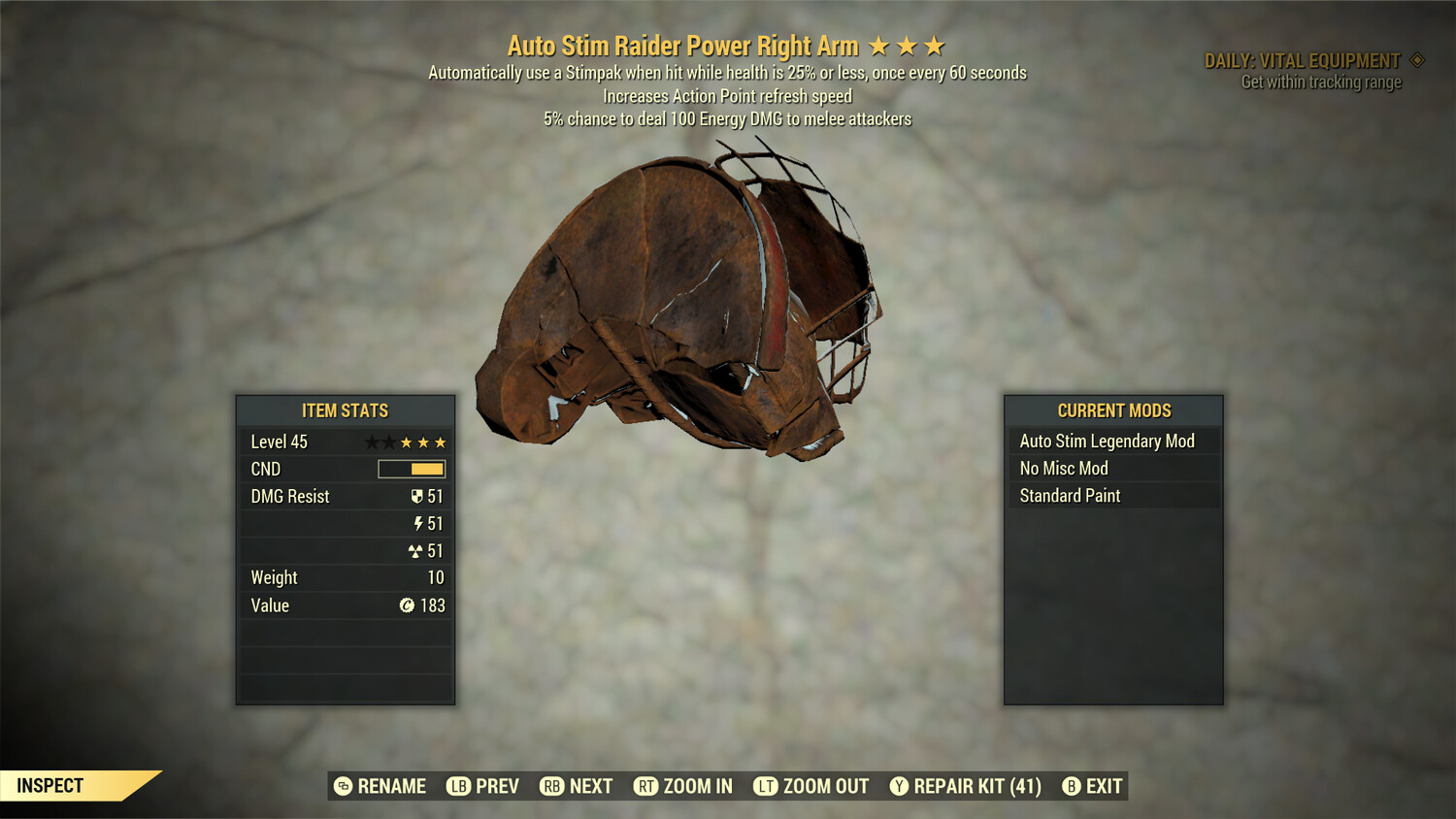Switch to the Inspect view label

point(49,785)
